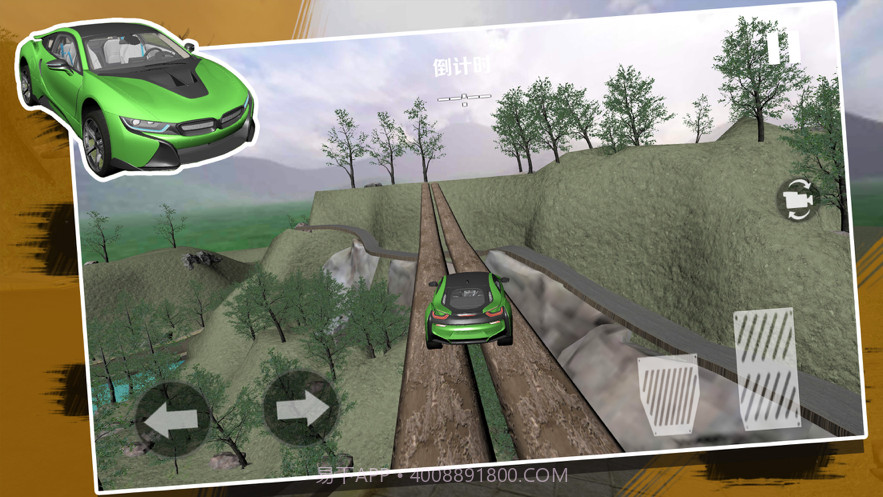Image resolution: width=883 pixels, height=497 pixels.
Task: Steer left with the left arrow button
Action: click(172, 421)
